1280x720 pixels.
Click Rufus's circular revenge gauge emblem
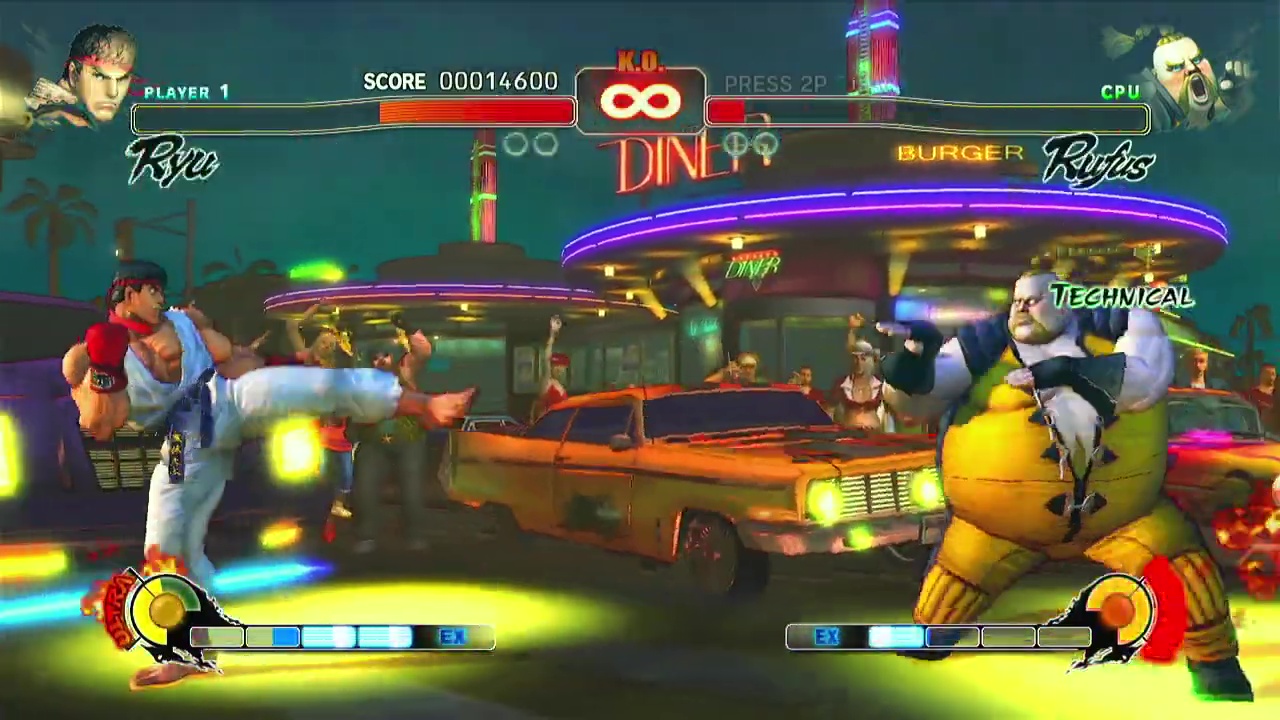click(1116, 606)
